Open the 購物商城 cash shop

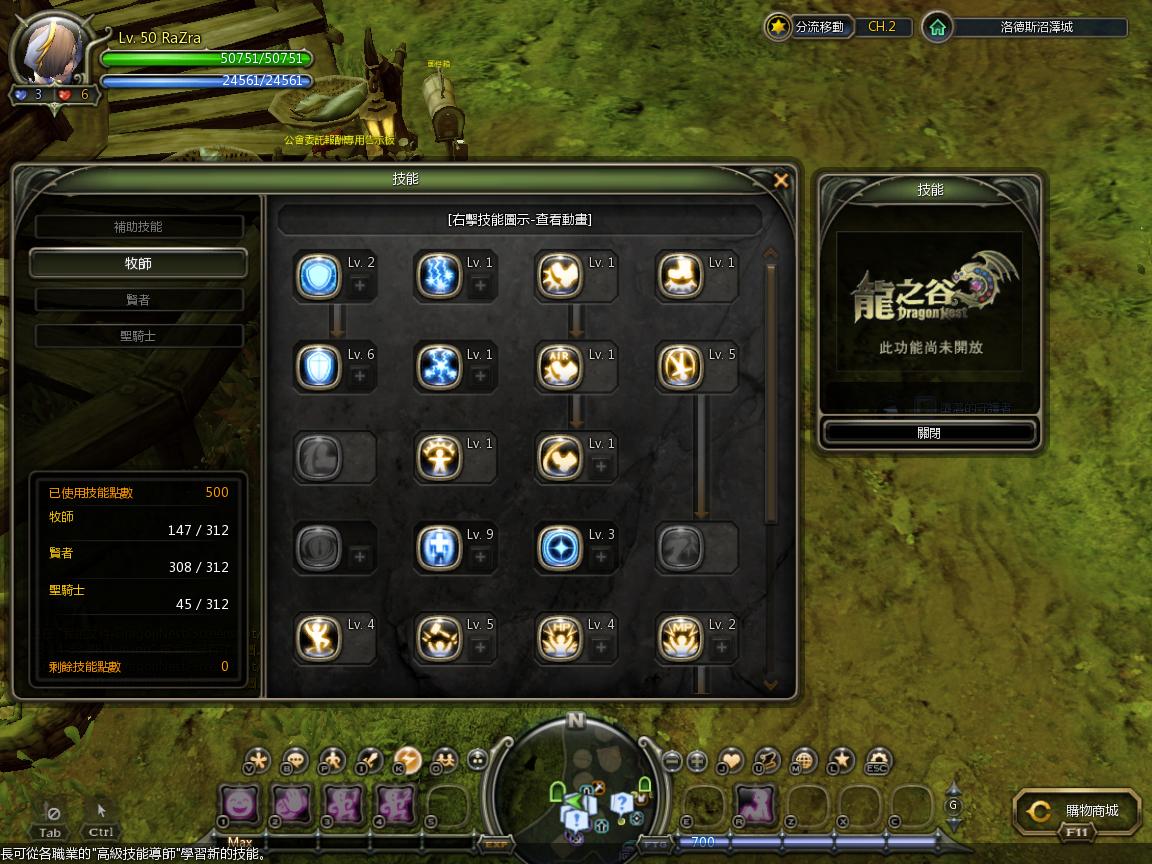click(x=1077, y=811)
